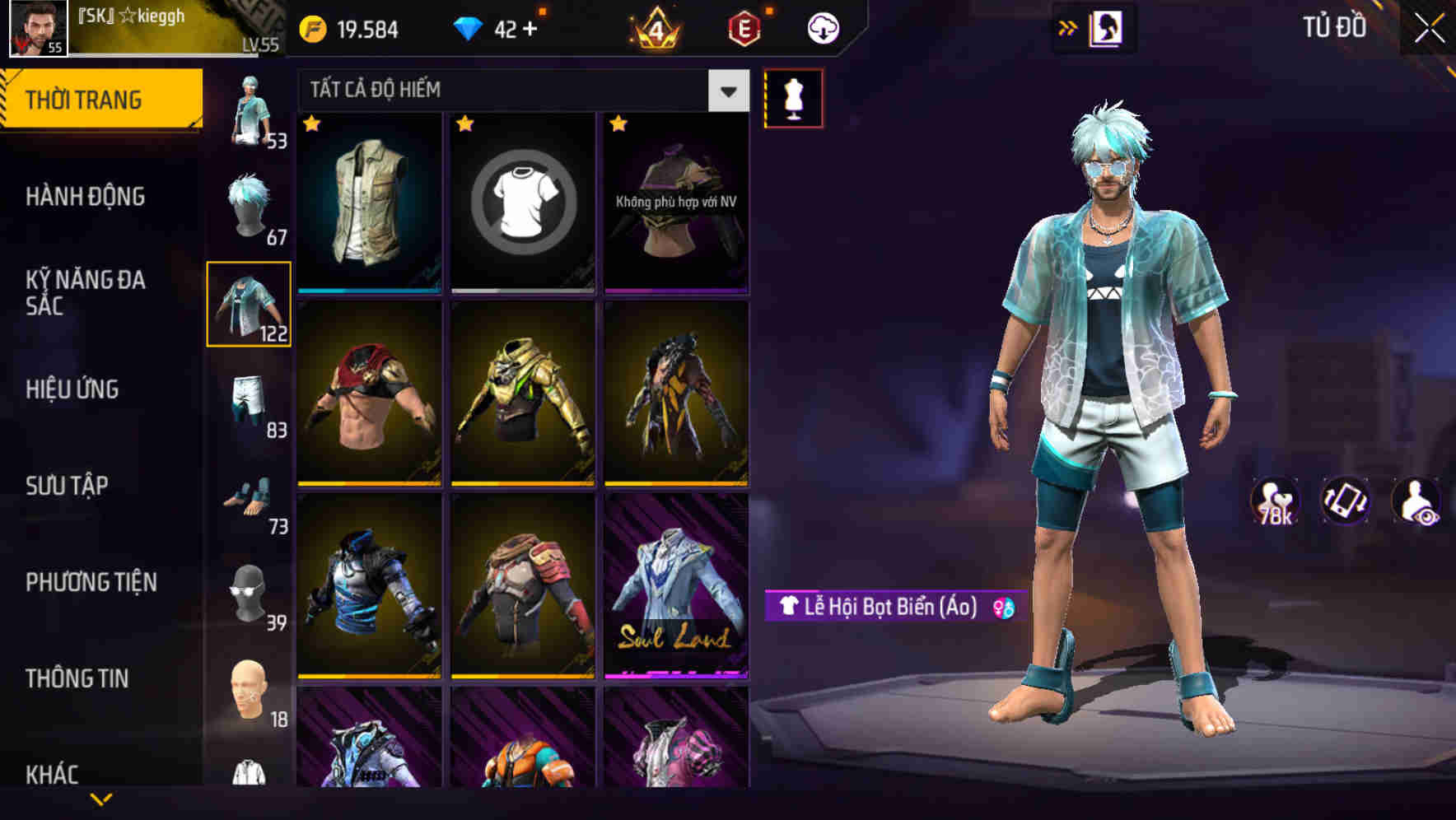Screen dimensions: 1456x820
Task: Select the PHƯƠNG TIỆN category
Action: coord(91,582)
